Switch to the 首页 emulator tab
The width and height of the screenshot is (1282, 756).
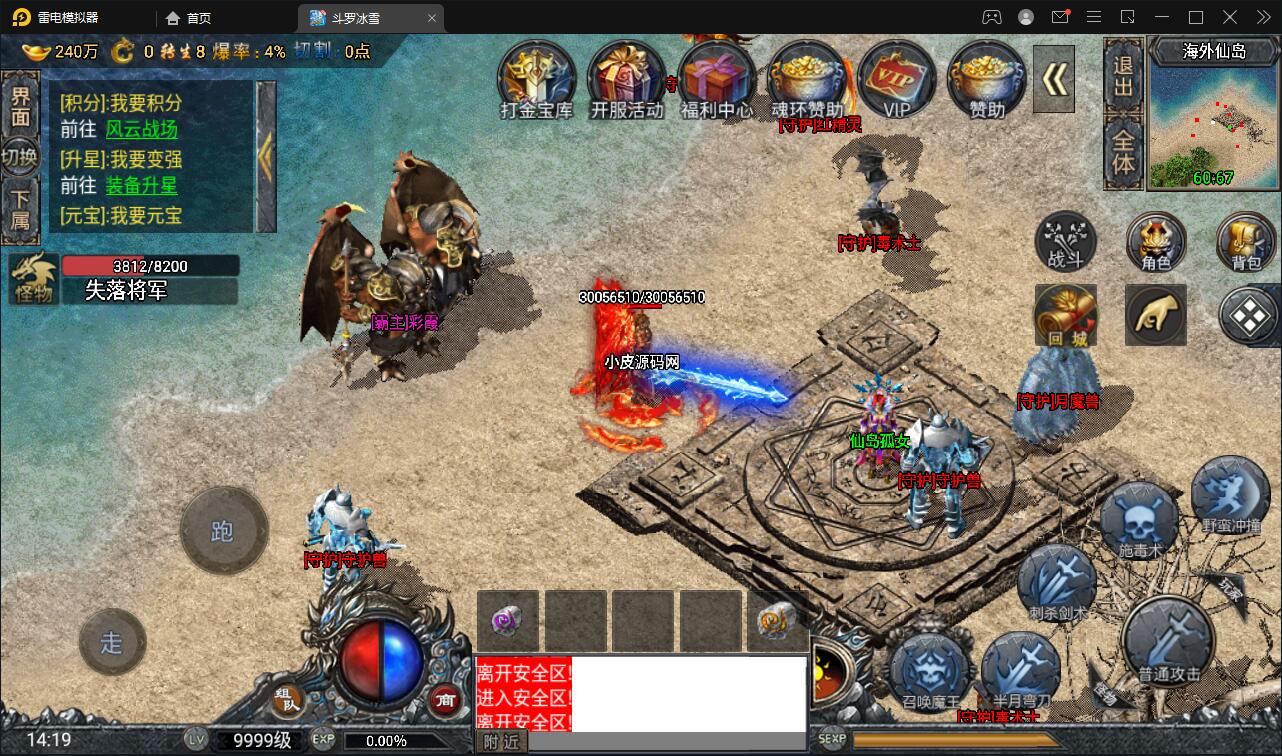pos(189,18)
